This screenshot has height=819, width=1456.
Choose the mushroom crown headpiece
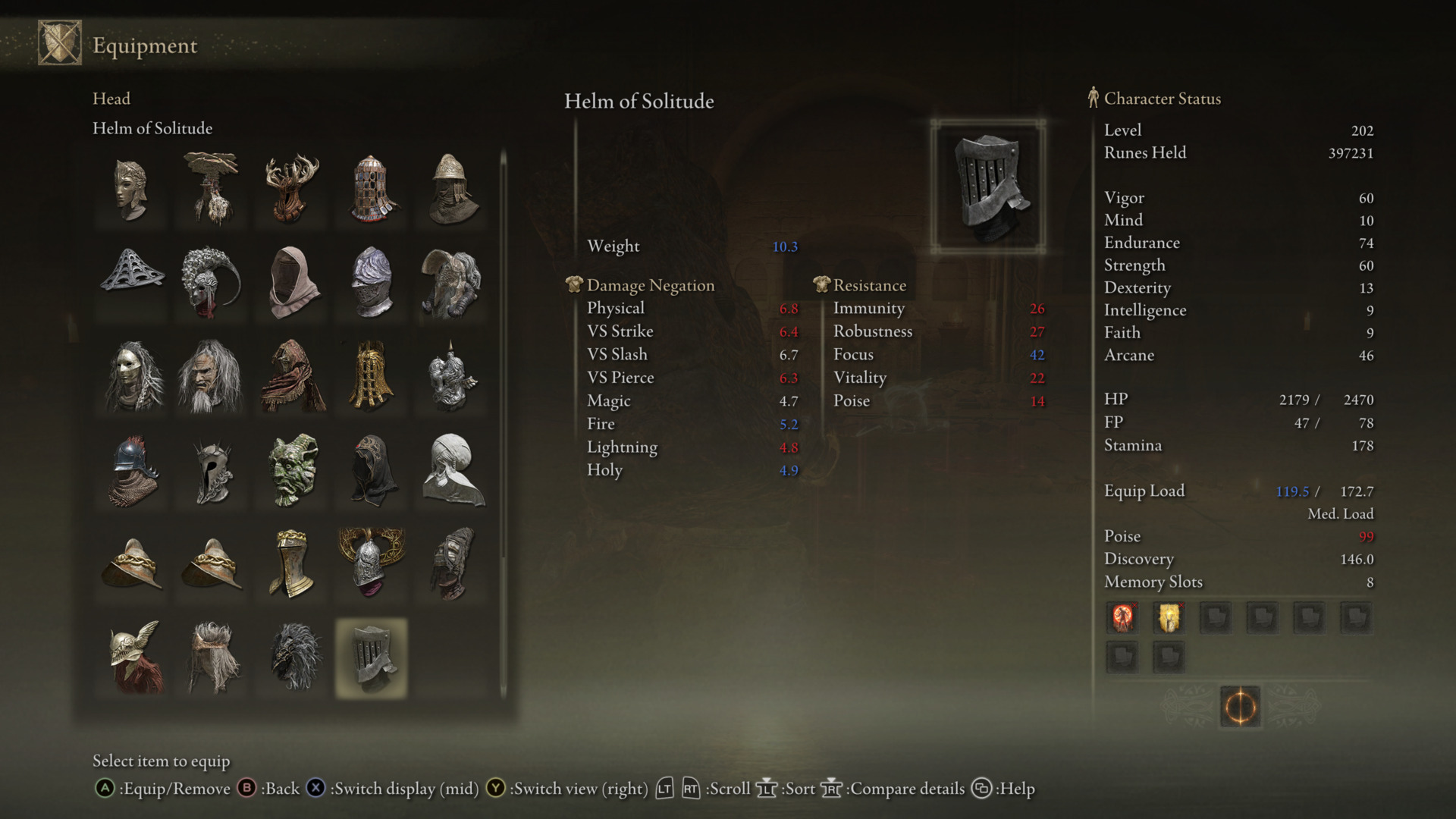click(211, 187)
